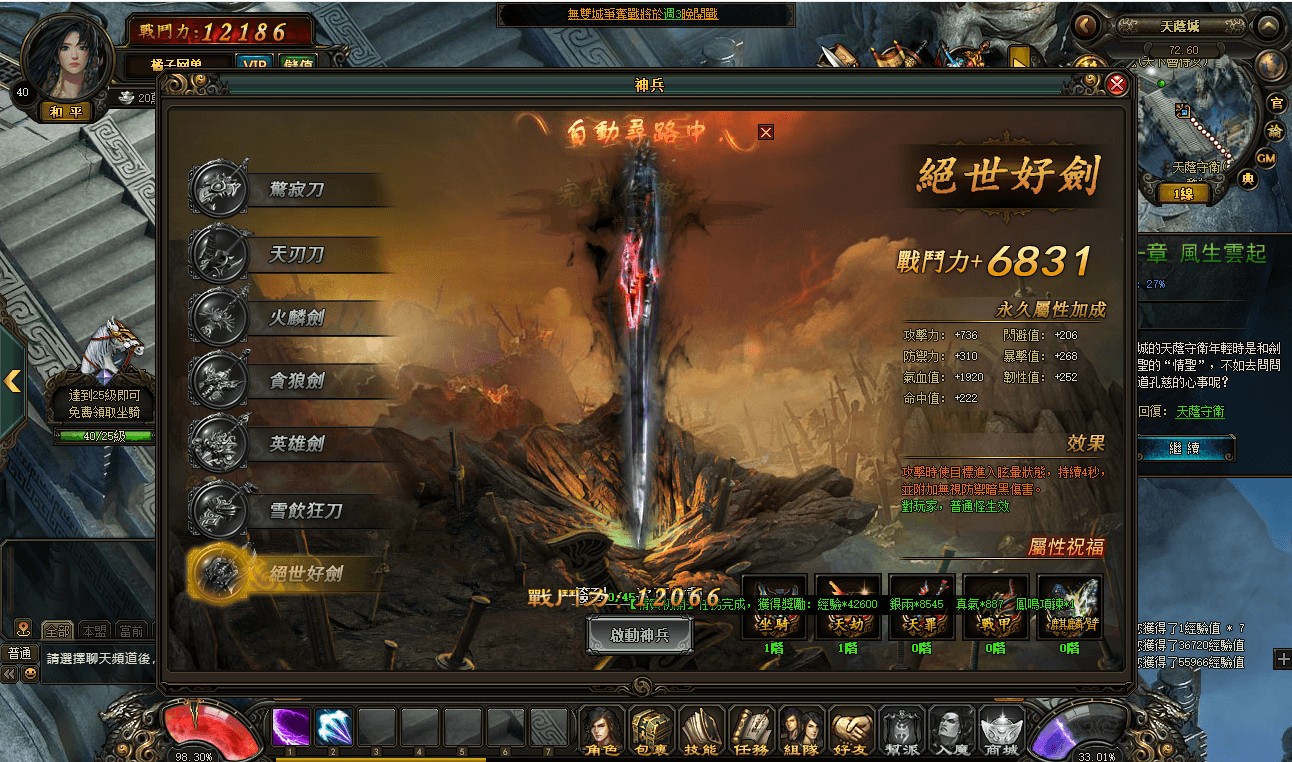Open the 包裹 inventory bag icon
The height and width of the screenshot is (762, 1292).
[651, 730]
